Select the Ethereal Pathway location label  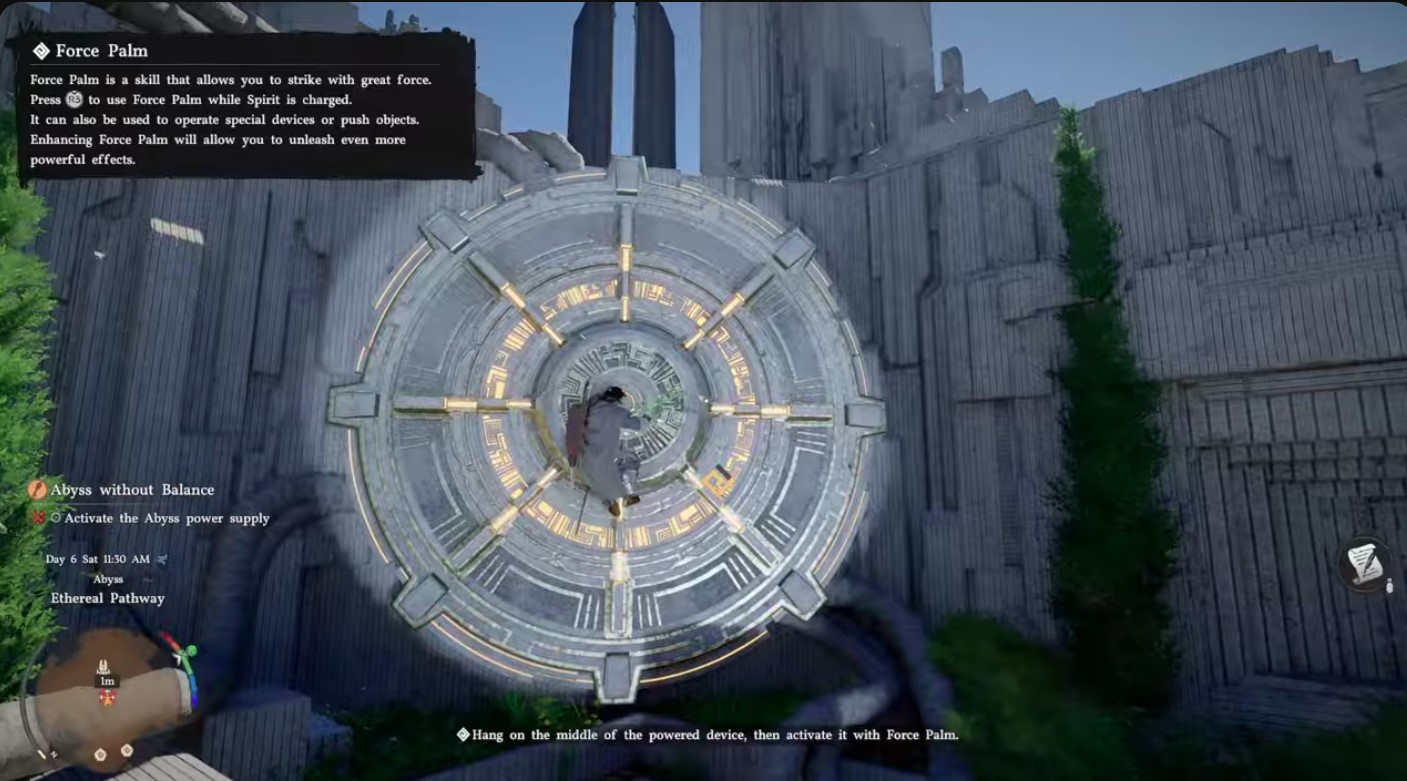(x=107, y=597)
